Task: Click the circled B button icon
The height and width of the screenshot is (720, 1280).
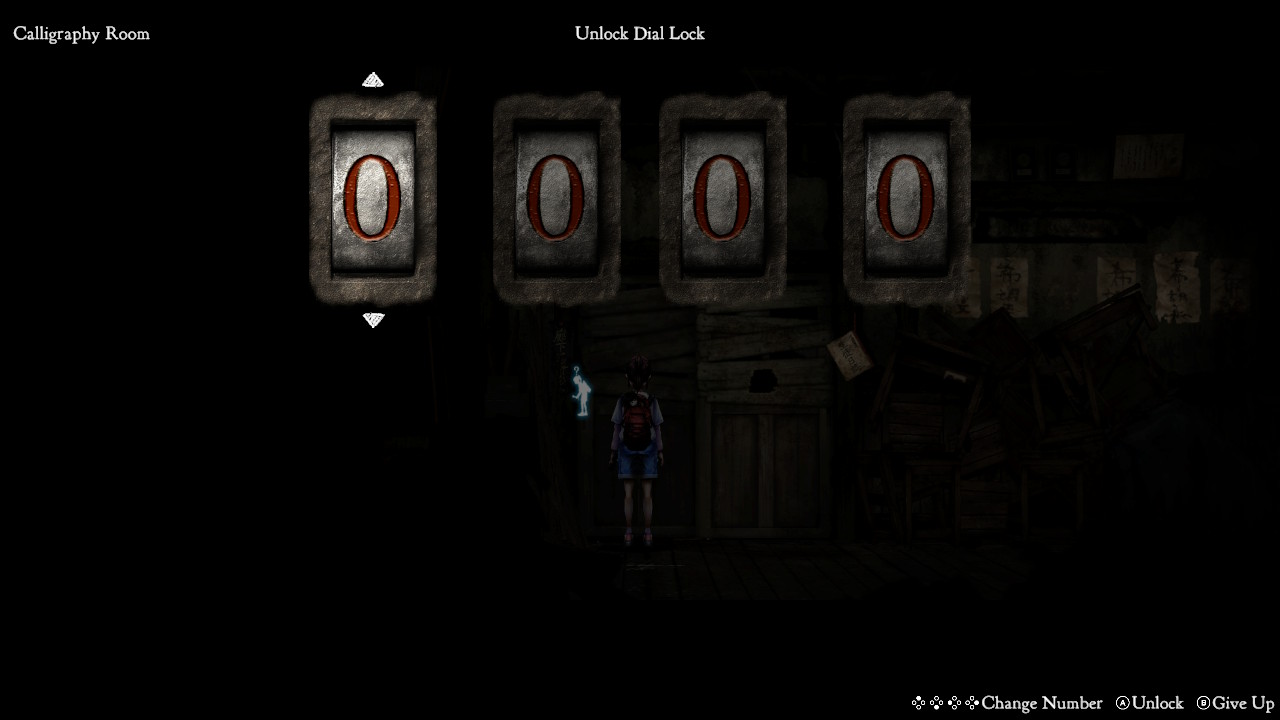Action: point(1205,703)
